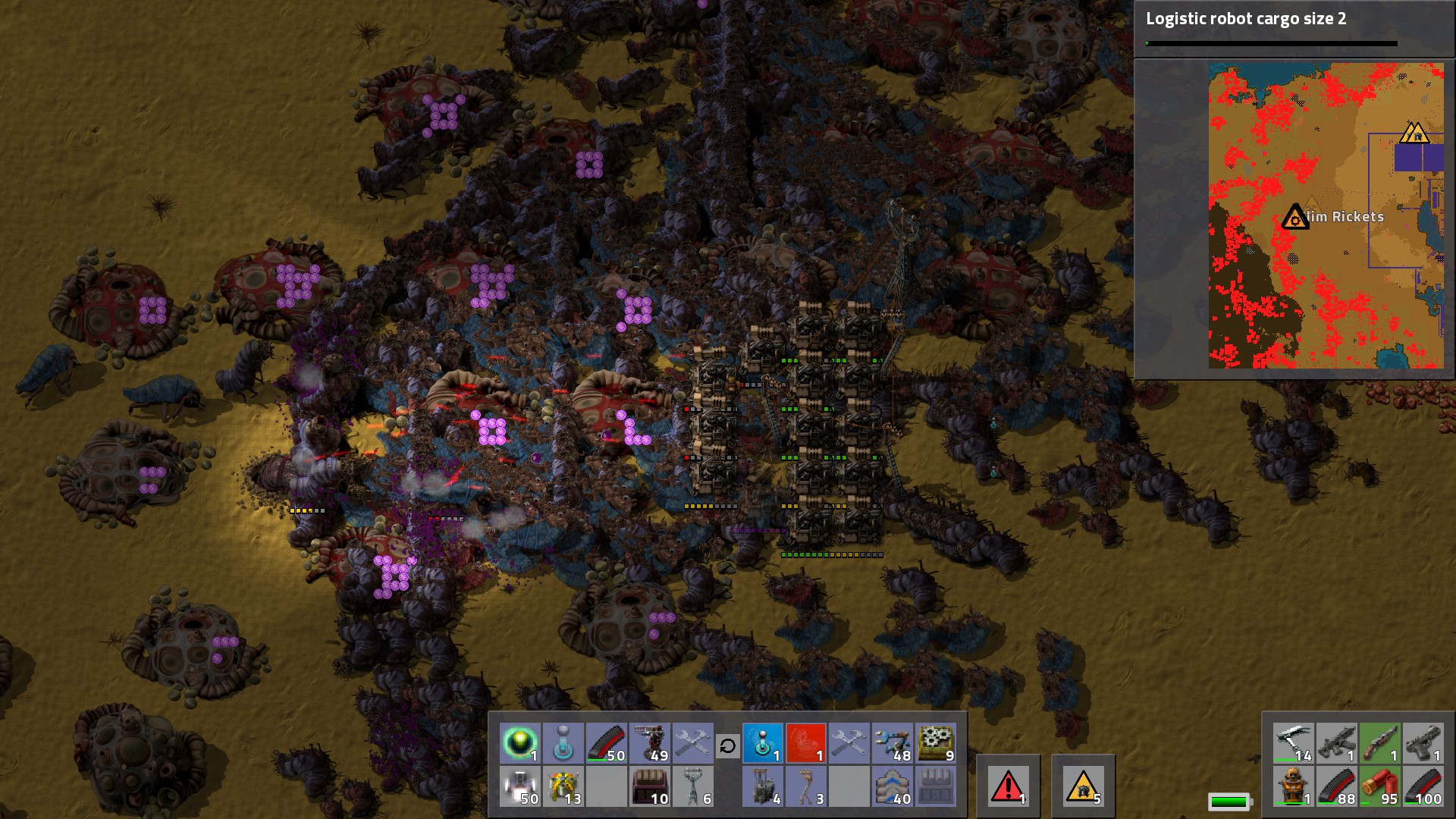Pick the 40 blue-striped belts slot
Image resolution: width=1456 pixels, height=819 pixels.
pos(892,786)
